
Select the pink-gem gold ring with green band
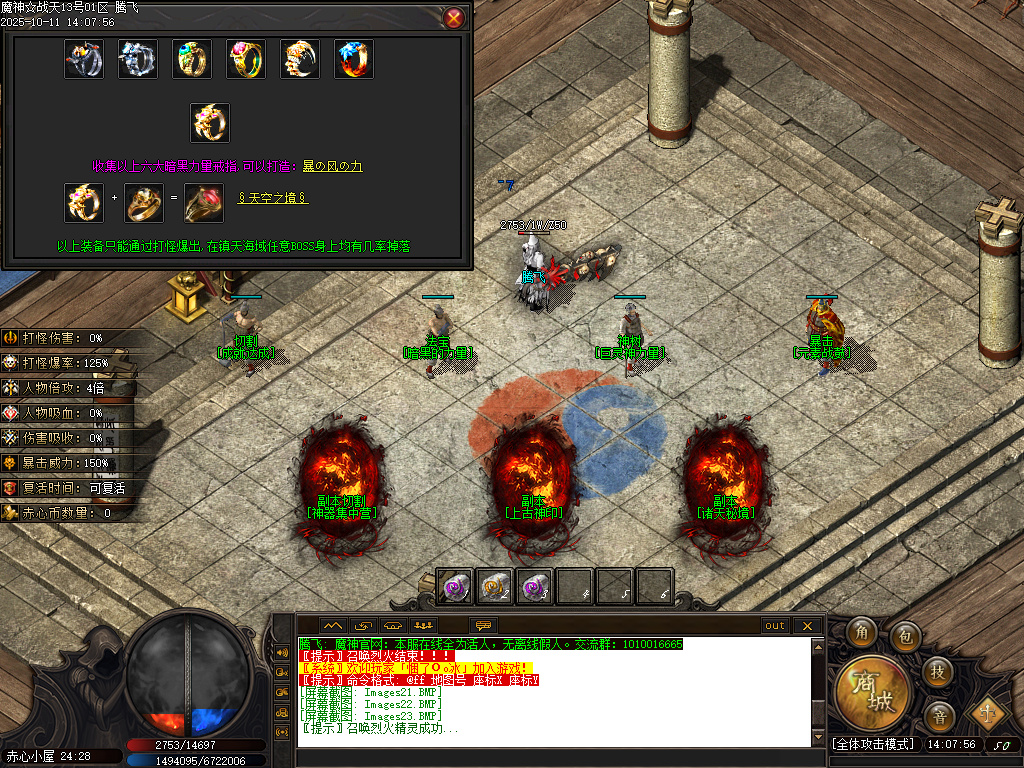click(x=246, y=59)
